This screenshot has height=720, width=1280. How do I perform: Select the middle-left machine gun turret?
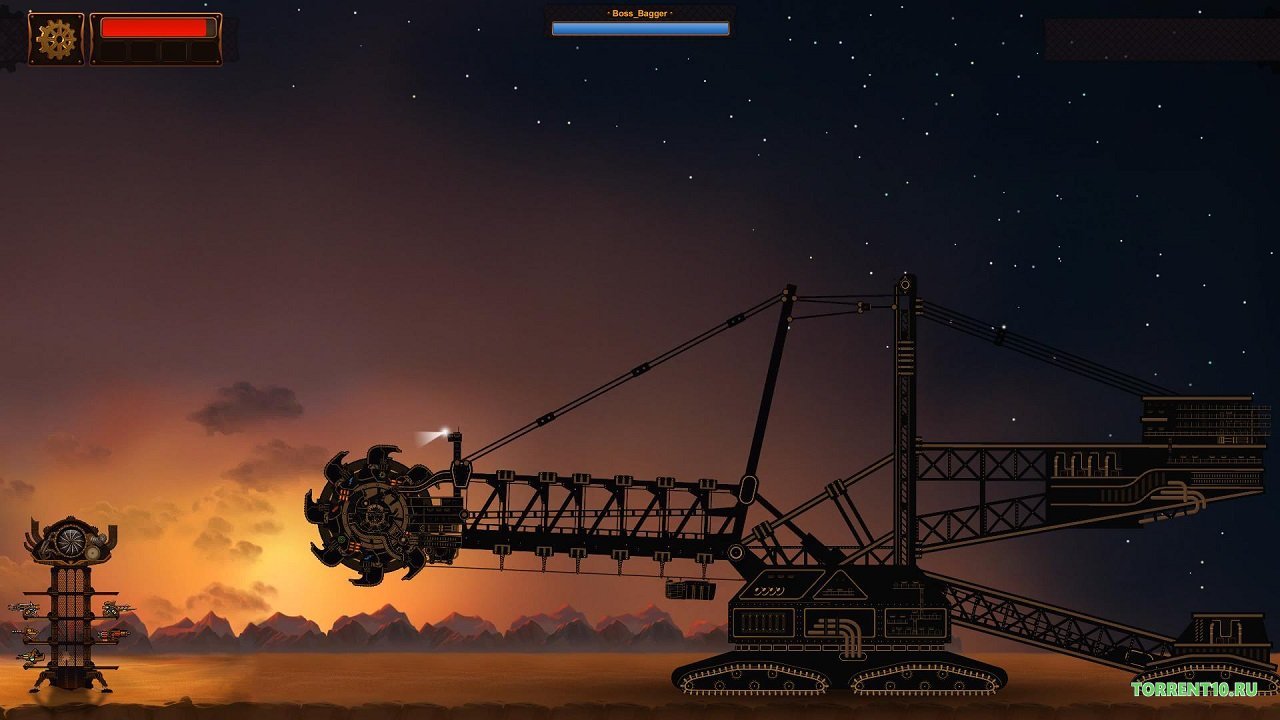[31, 632]
